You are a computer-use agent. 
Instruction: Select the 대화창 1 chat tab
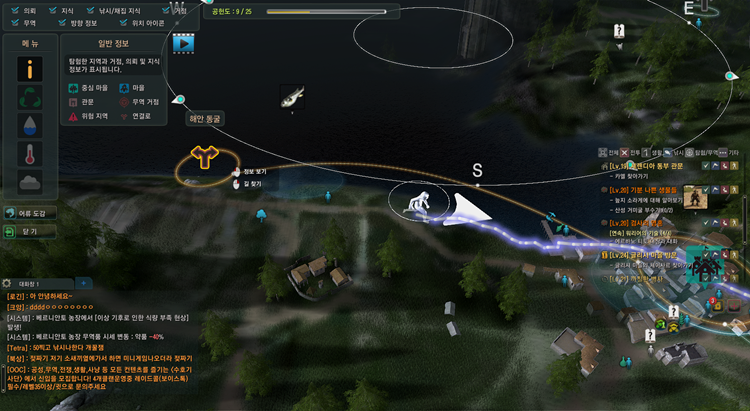click(41, 283)
